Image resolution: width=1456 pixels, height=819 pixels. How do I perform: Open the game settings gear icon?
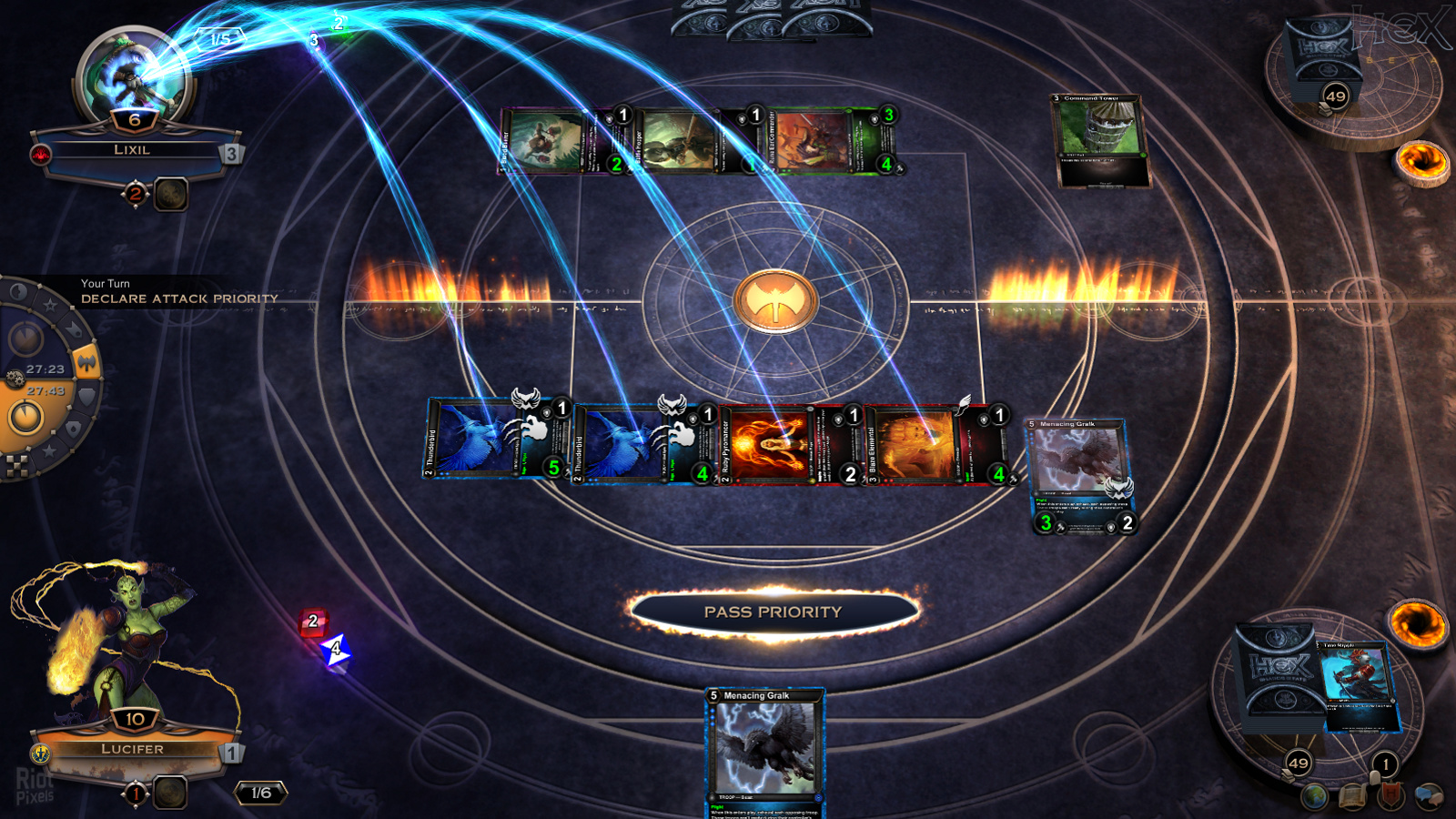[15, 378]
